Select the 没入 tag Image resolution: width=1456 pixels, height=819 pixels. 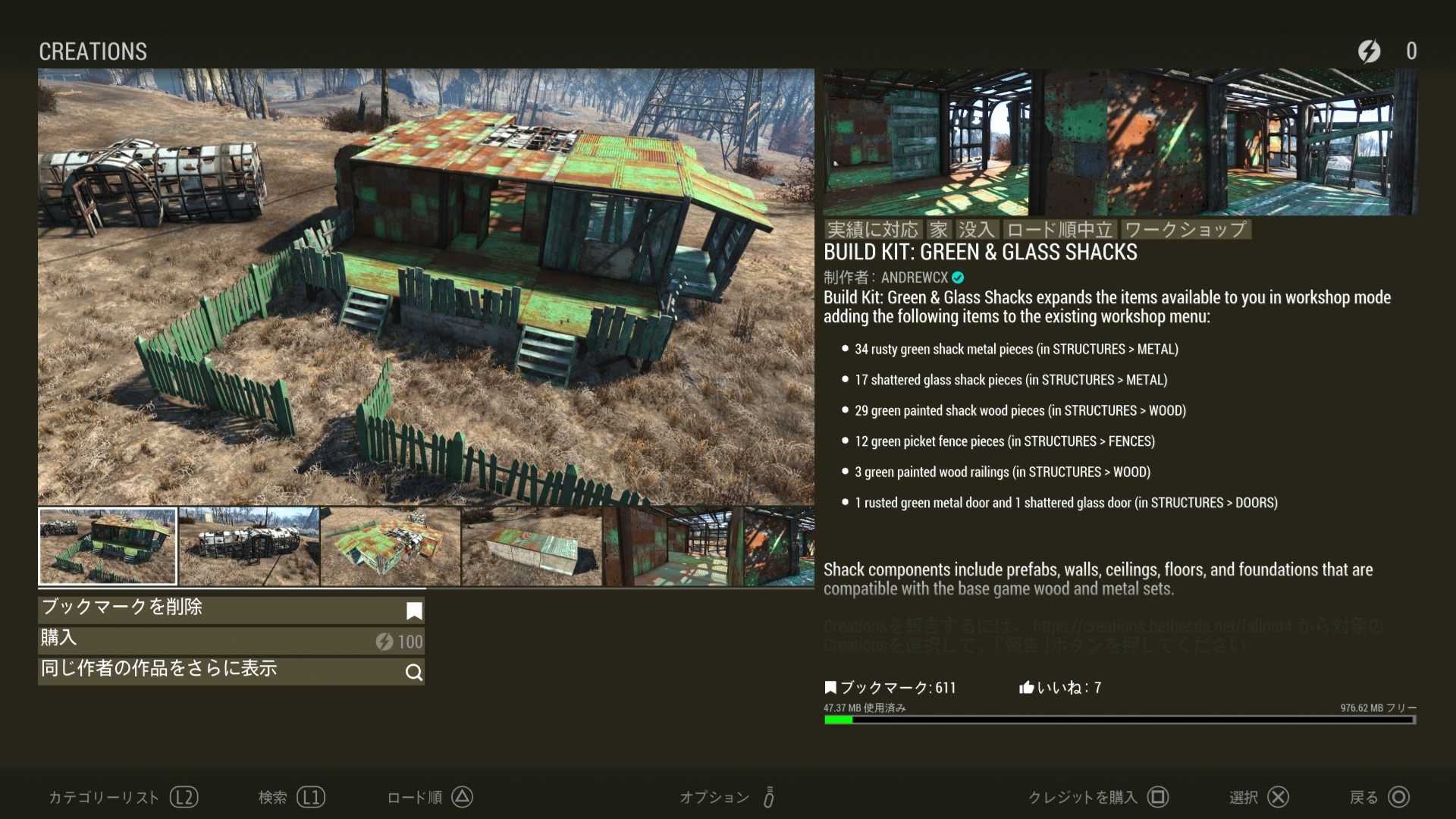click(975, 230)
